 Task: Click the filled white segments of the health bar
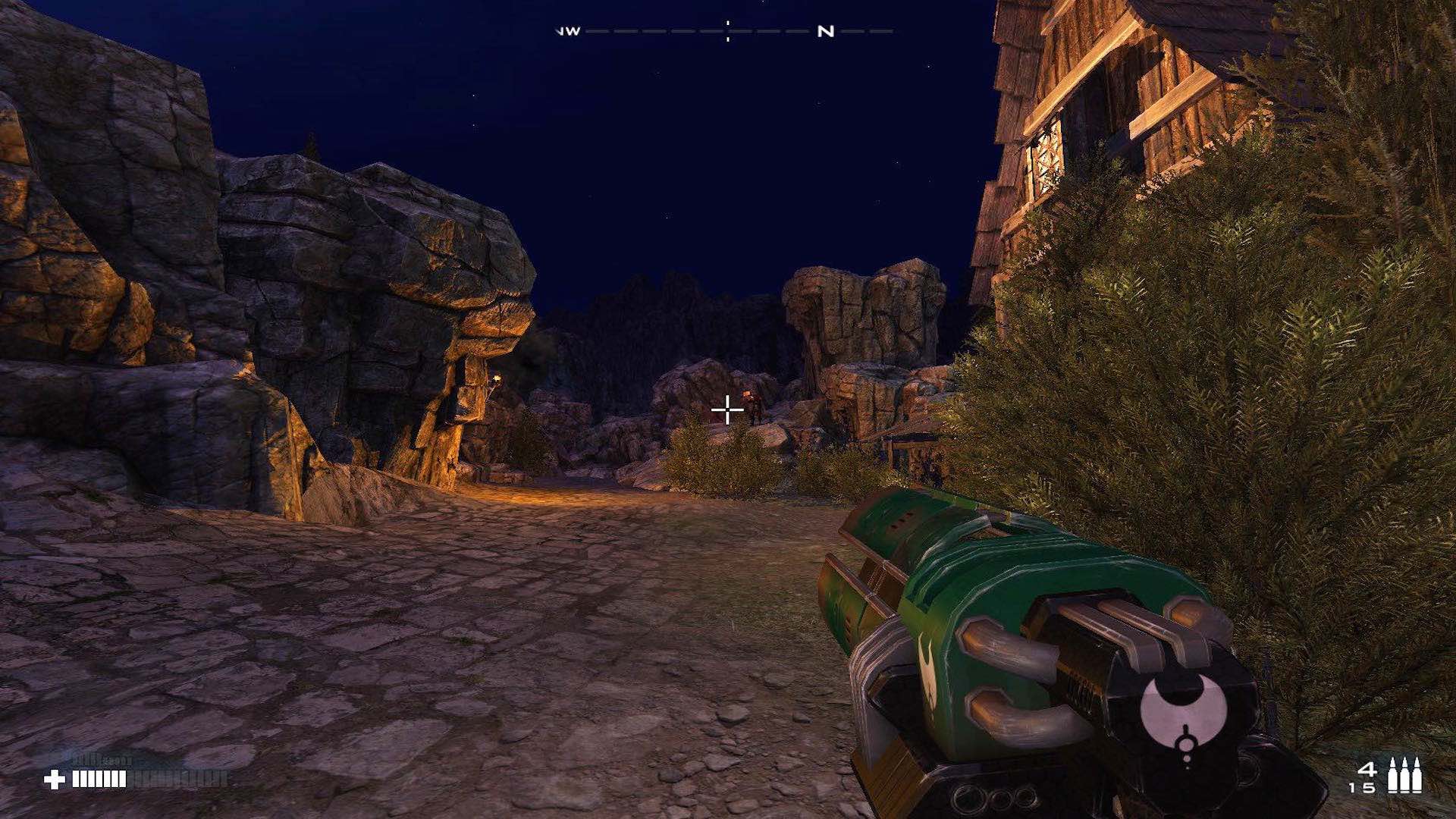click(x=99, y=779)
